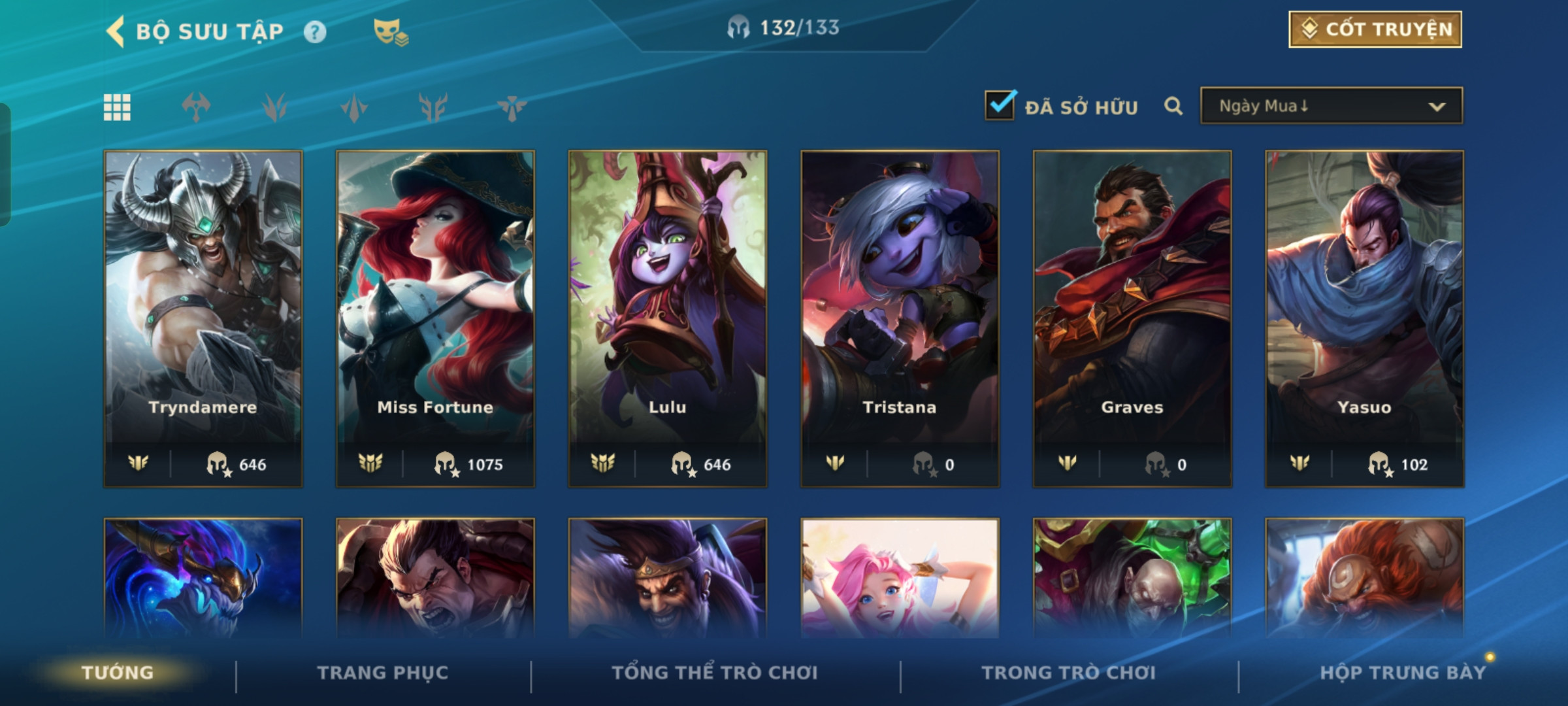Viewport: 1568px width, 706px height.
Task: Switch to the Trang Phục tab
Action: pos(383,672)
